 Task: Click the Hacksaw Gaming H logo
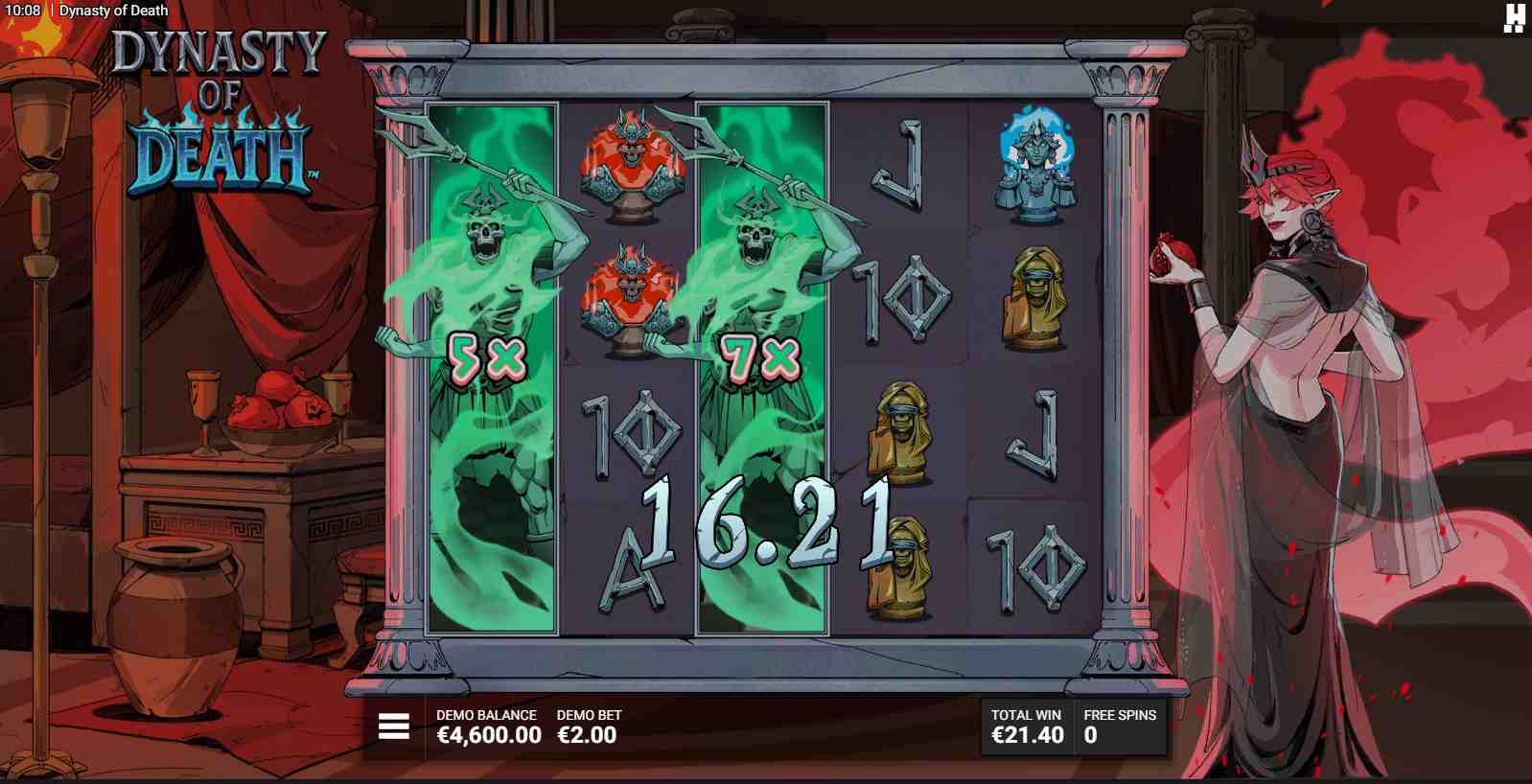click(1513, 16)
